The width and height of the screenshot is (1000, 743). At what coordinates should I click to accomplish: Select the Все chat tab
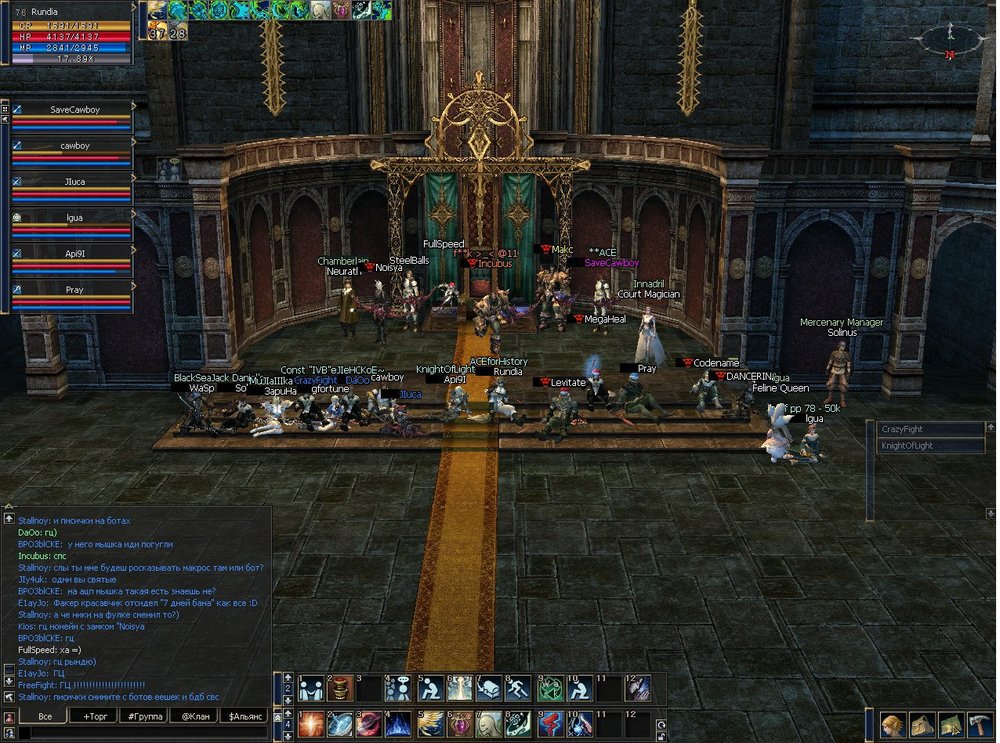(45, 716)
